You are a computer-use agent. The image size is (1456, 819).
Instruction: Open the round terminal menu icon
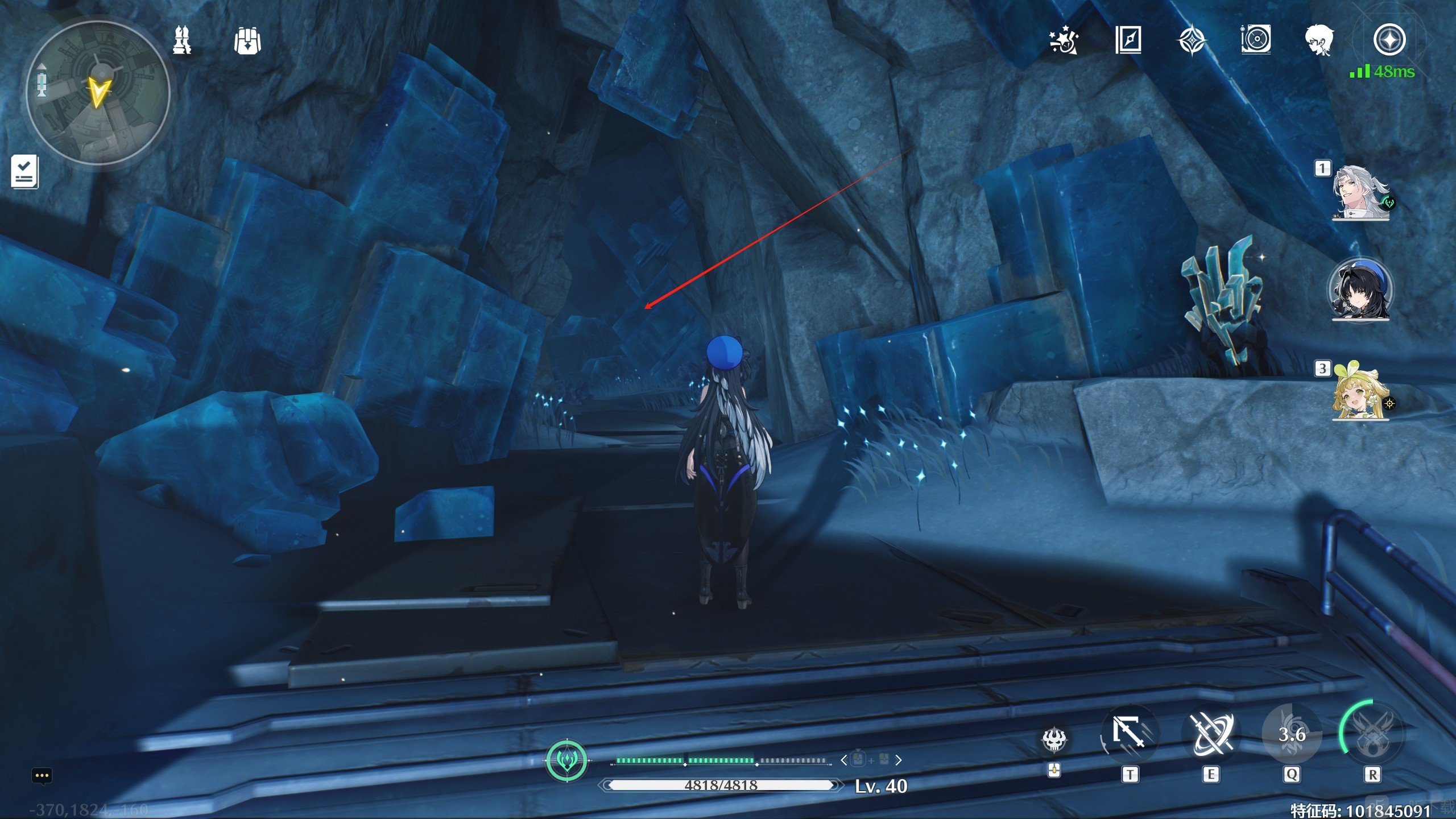tap(1389, 40)
